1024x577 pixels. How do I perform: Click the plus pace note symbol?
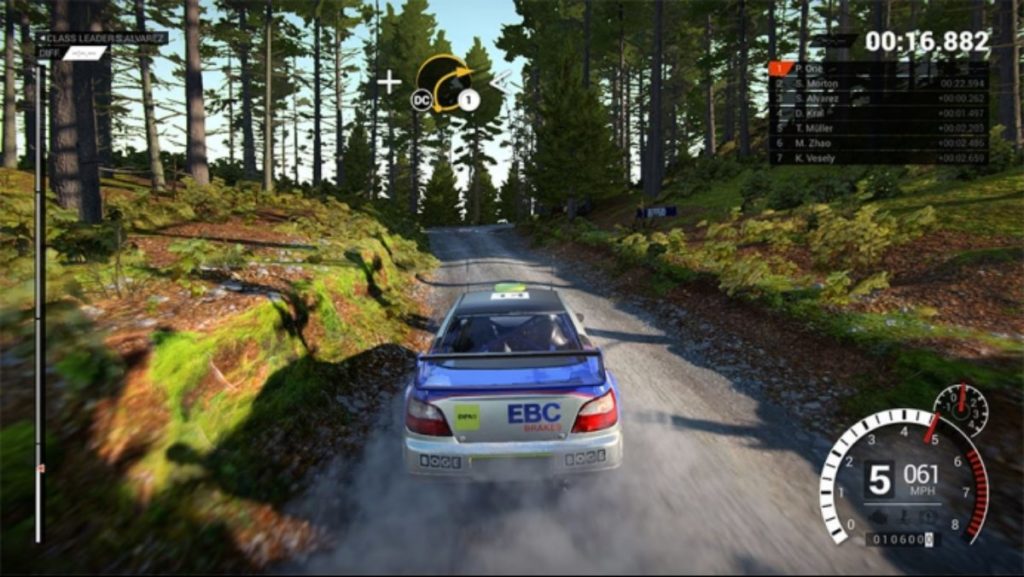[388, 82]
